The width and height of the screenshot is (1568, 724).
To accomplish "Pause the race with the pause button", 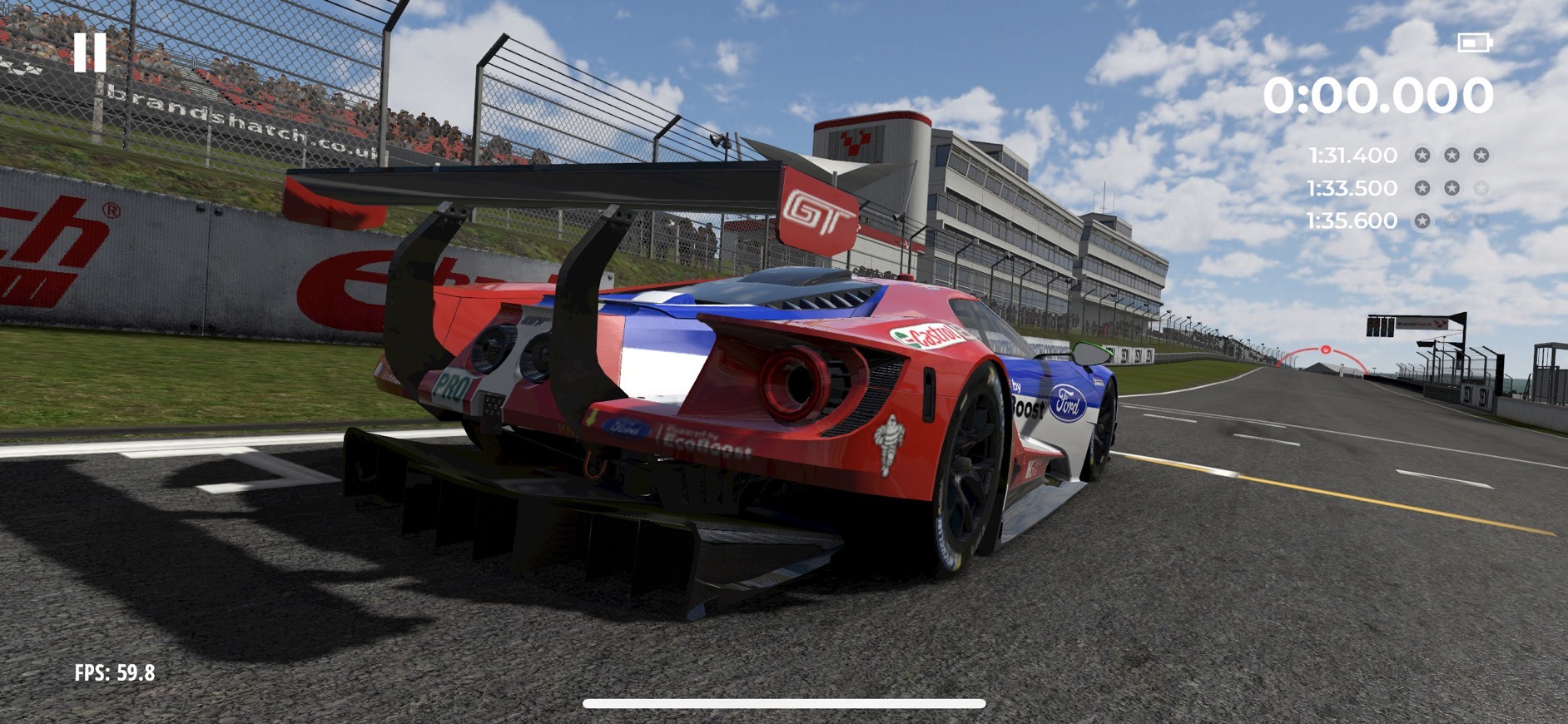I will click(x=90, y=52).
